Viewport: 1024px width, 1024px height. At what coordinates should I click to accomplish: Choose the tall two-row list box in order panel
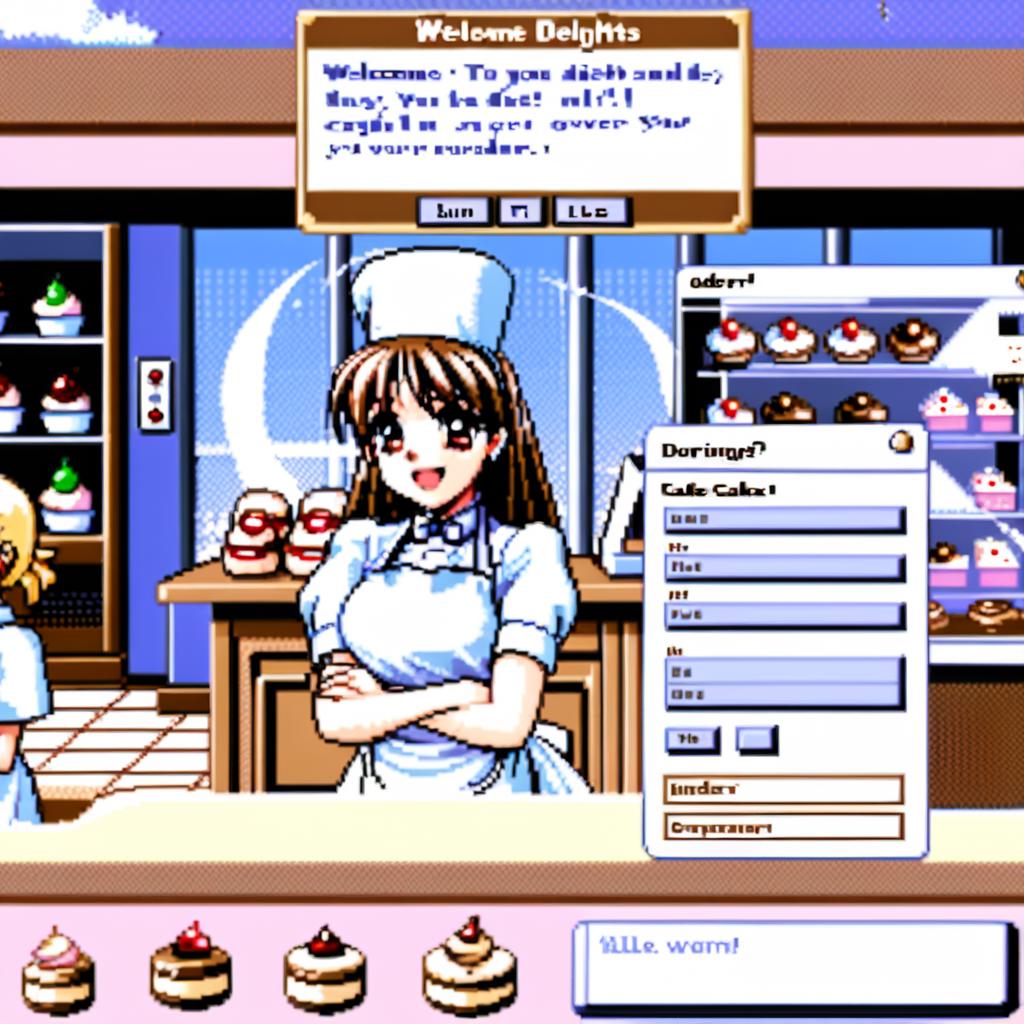click(x=784, y=683)
